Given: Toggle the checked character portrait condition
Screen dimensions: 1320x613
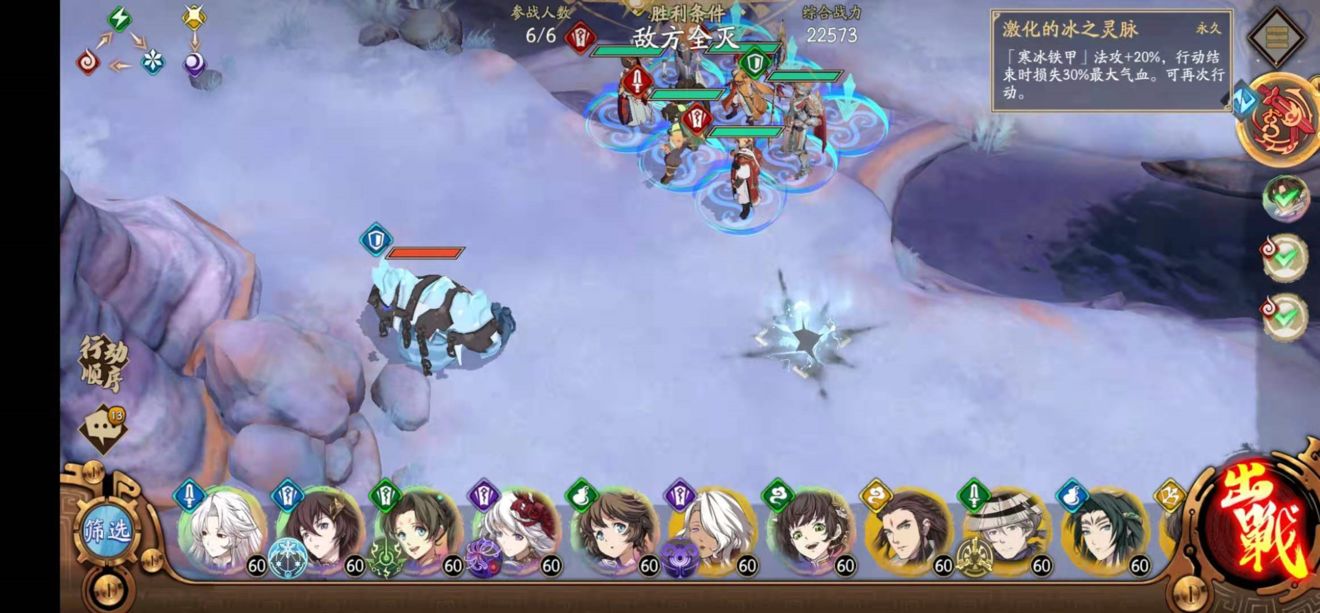Looking at the screenshot, I should coord(1285,198).
